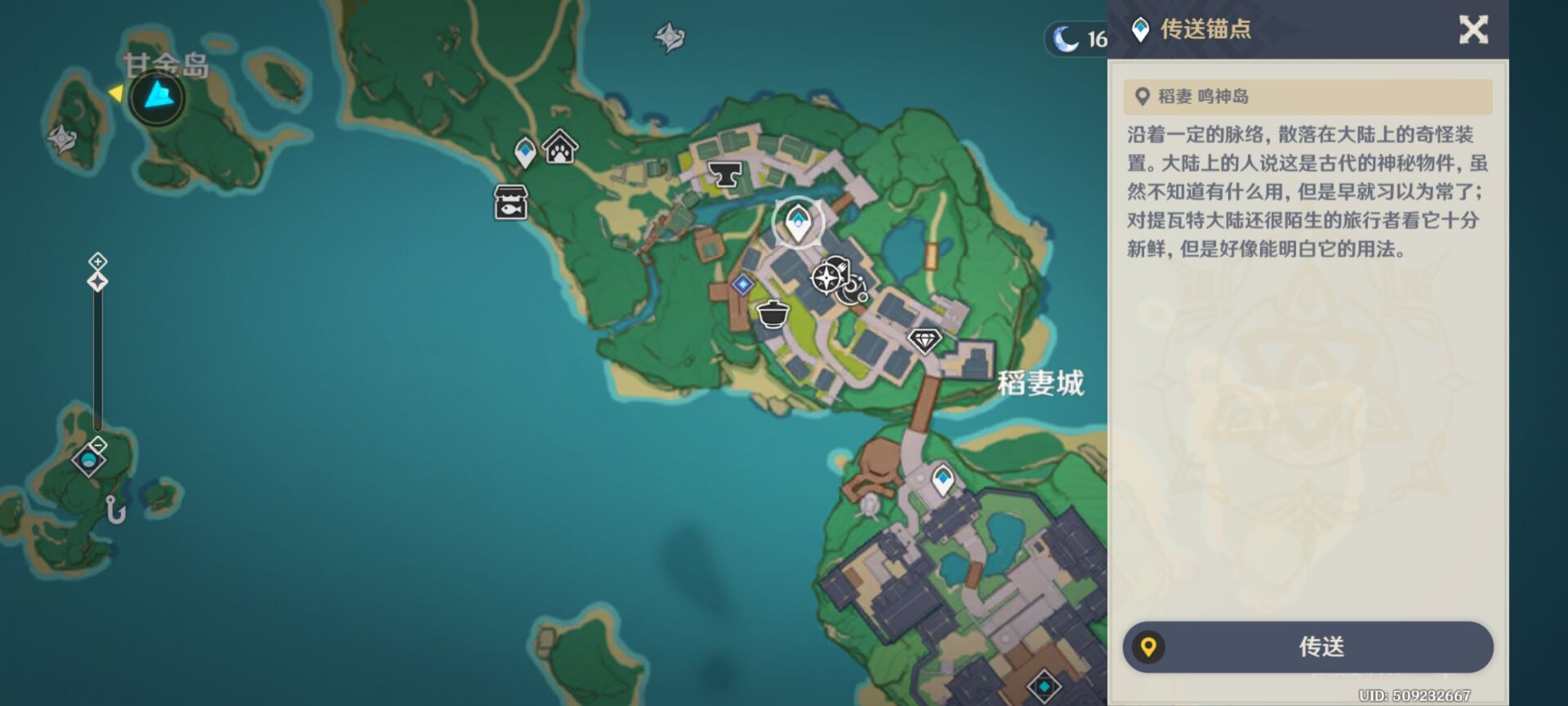The width and height of the screenshot is (1568, 706).
Task: Choose the waypoint beside the paw house icon
Action: pyautogui.click(x=525, y=152)
